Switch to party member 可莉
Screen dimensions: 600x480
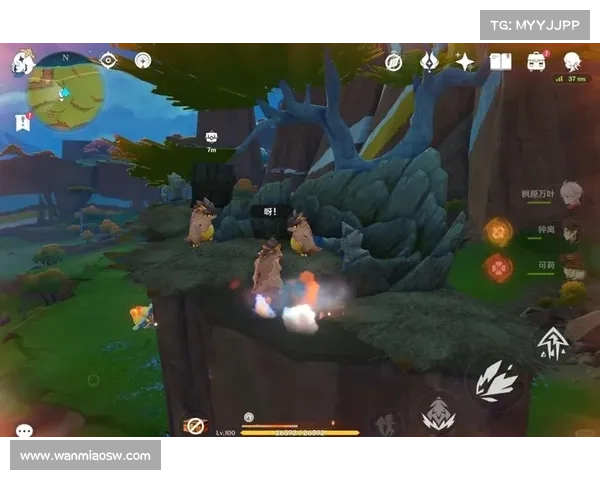pyautogui.click(x=570, y=268)
